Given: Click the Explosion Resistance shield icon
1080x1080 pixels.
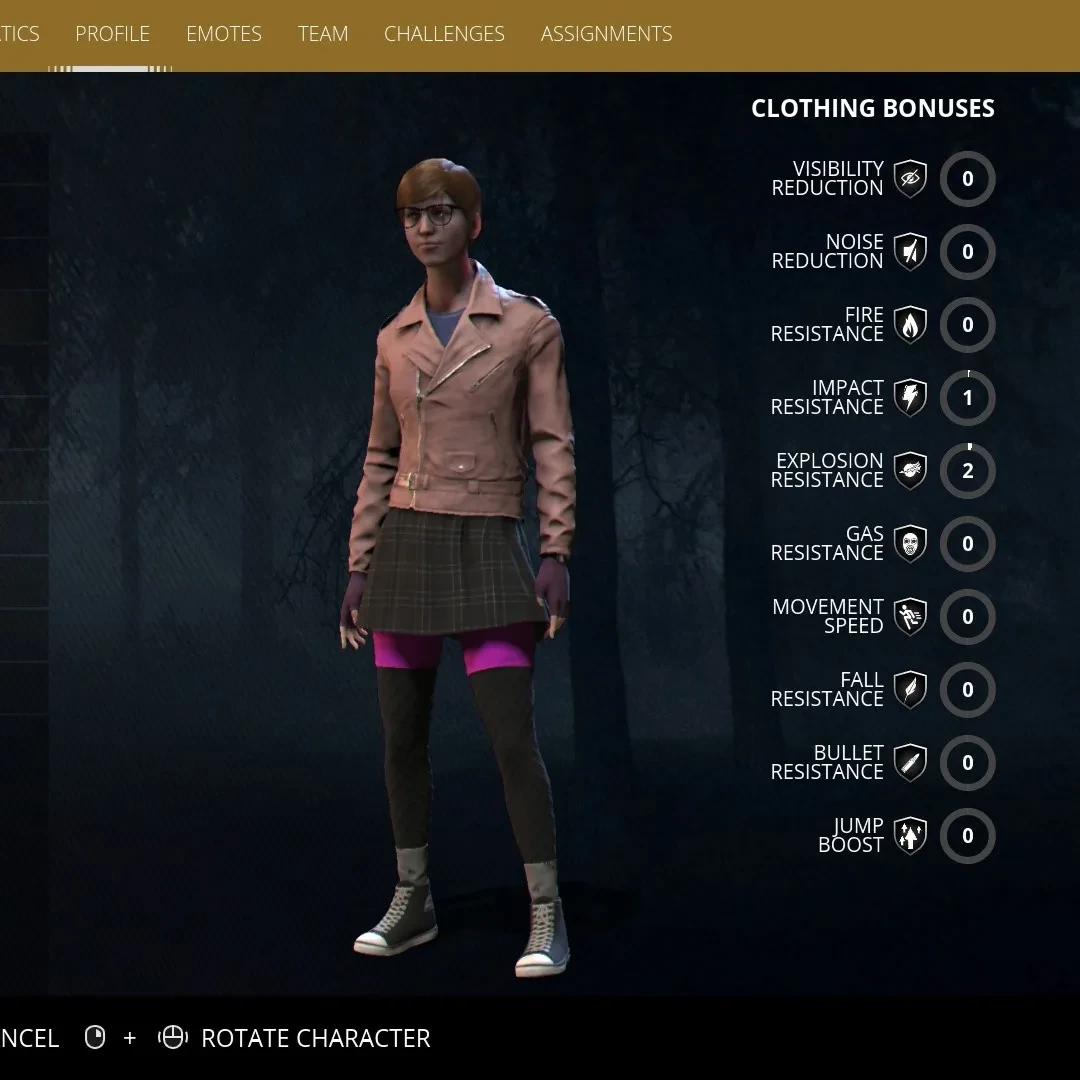Looking at the screenshot, I should pyautogui.click(x=910, y=471).
